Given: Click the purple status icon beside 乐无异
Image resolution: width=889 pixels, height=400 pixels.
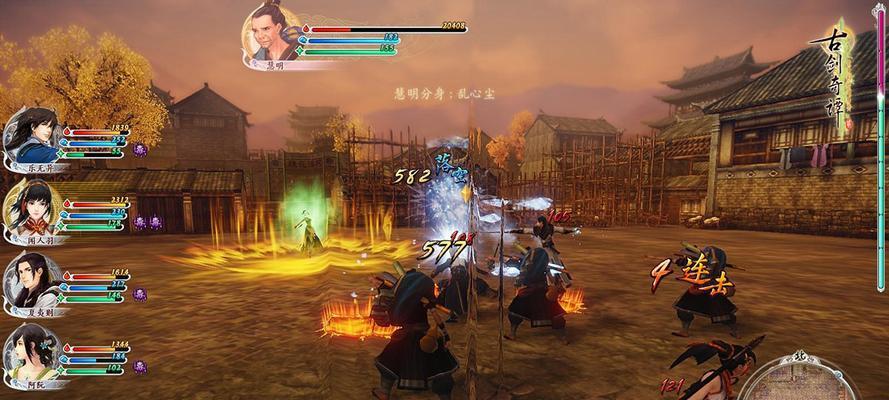Looking at the screenshot, I should click(140, 150).
